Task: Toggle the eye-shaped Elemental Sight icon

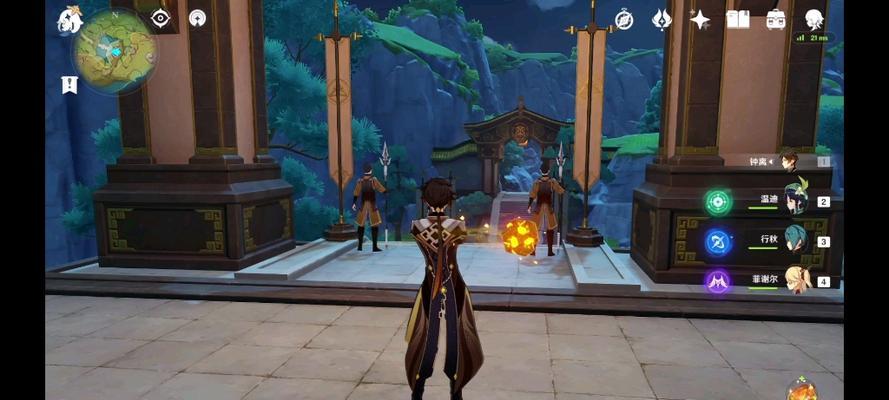Action: tap(160, 18)
